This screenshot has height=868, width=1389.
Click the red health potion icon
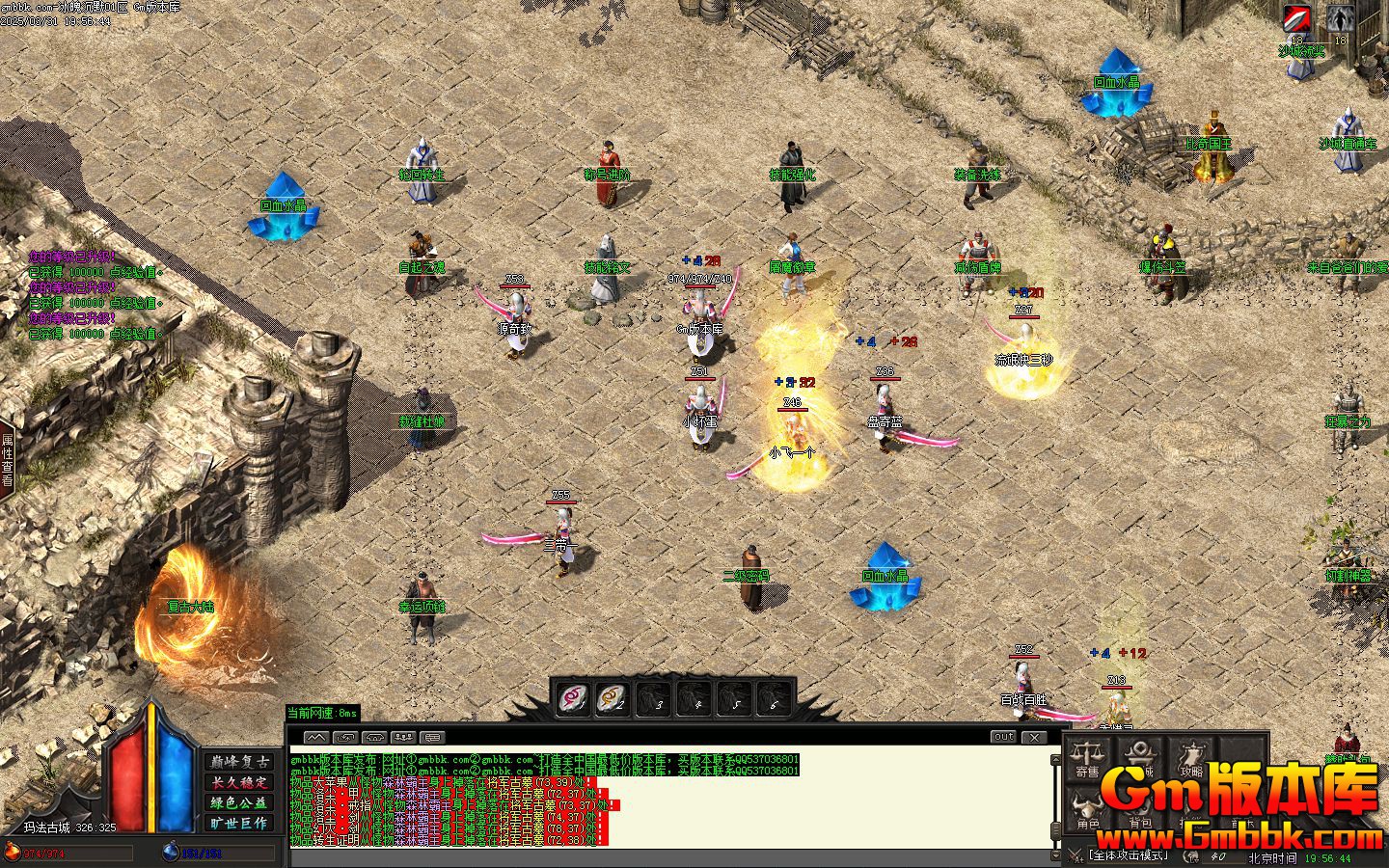[x=12, y=852]
